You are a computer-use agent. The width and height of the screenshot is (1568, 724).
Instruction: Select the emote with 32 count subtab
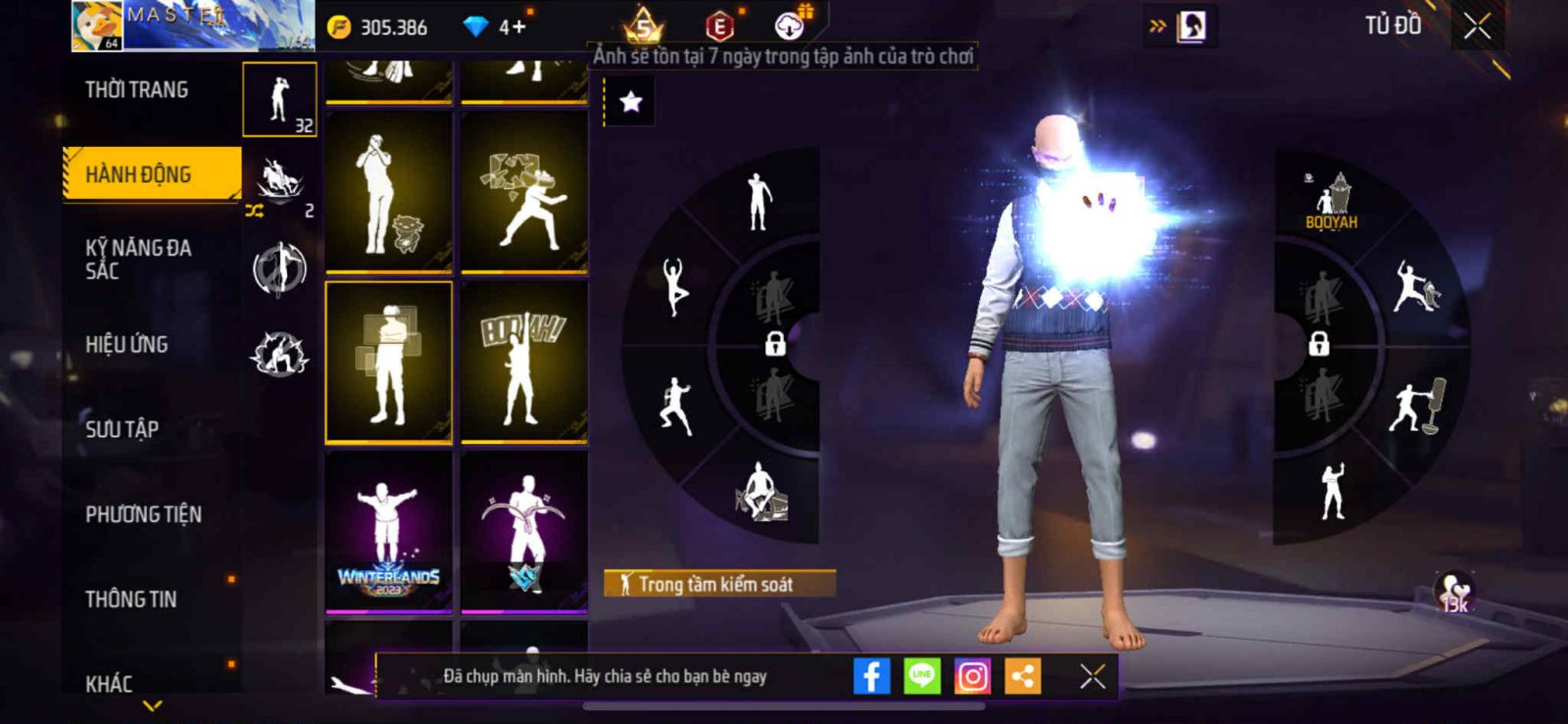(x=279, y=99)
